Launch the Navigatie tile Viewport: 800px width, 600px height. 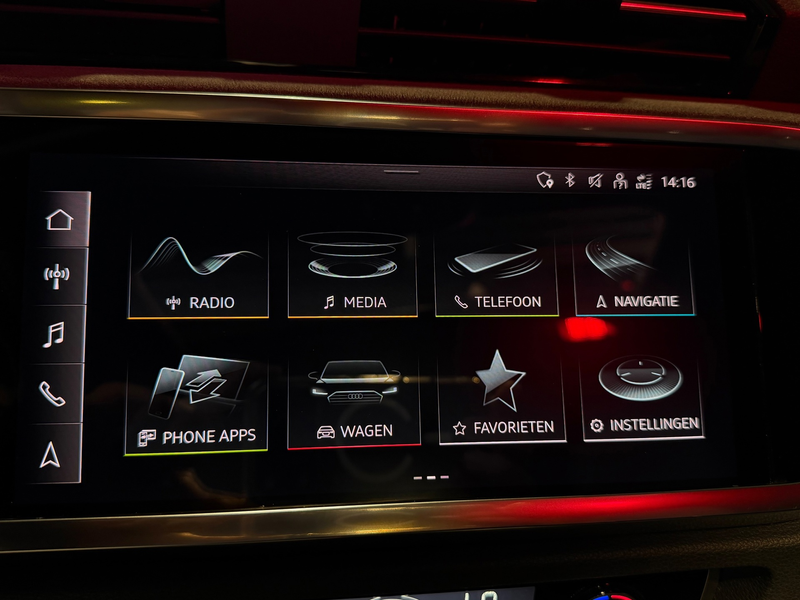click(x=635, y=273)
